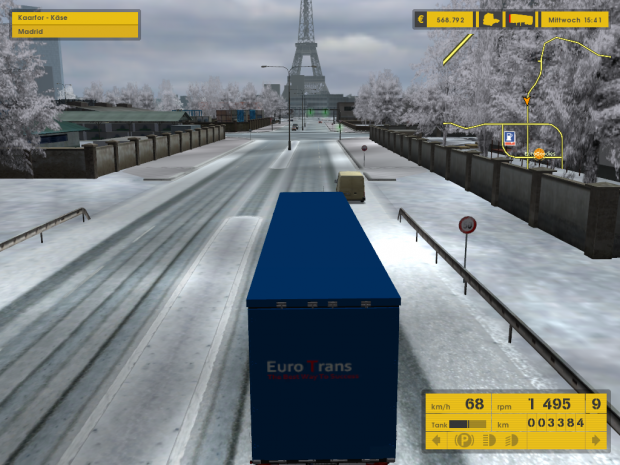Screen dimensions: 620x465
Task: Trigger the left turn signal arrow
Action: point(436,440)
